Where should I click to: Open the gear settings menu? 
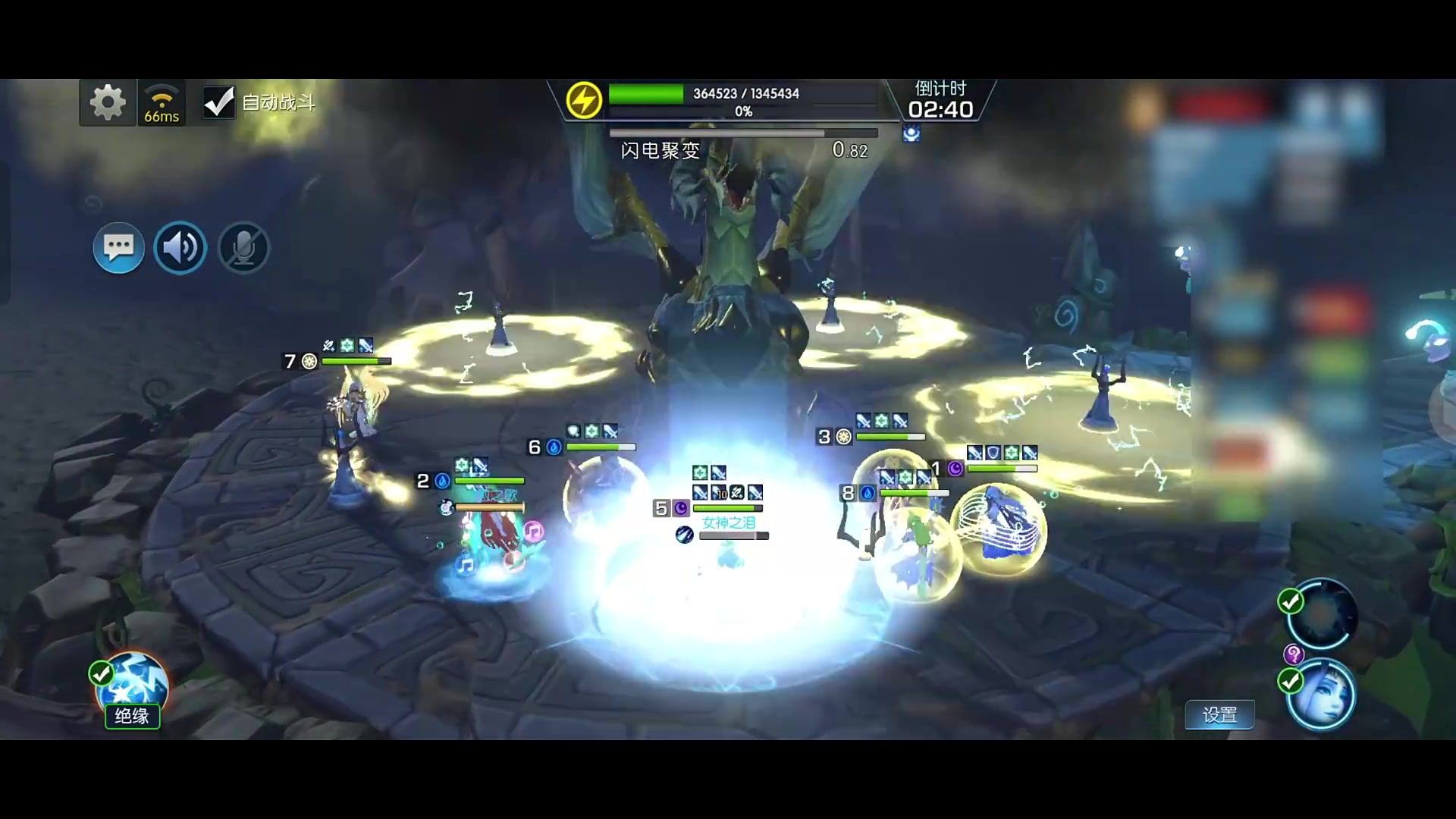pos(108,102)
